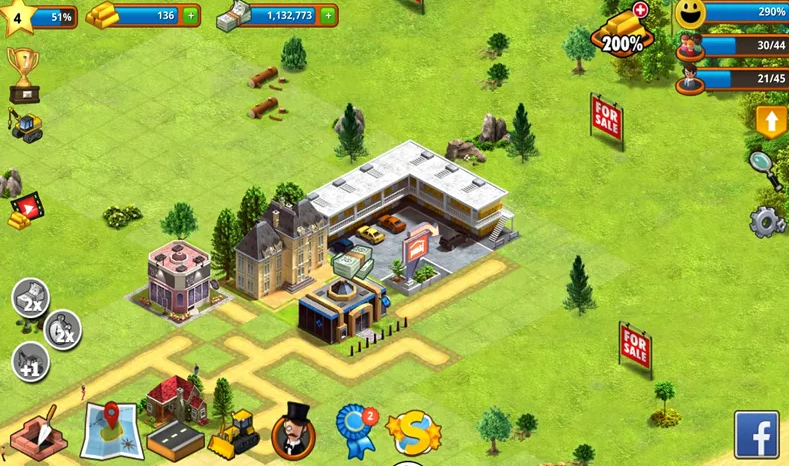Screen dimensions: 789x466
Task: Tap the yellow excavator icon
Action: [24, 124]
